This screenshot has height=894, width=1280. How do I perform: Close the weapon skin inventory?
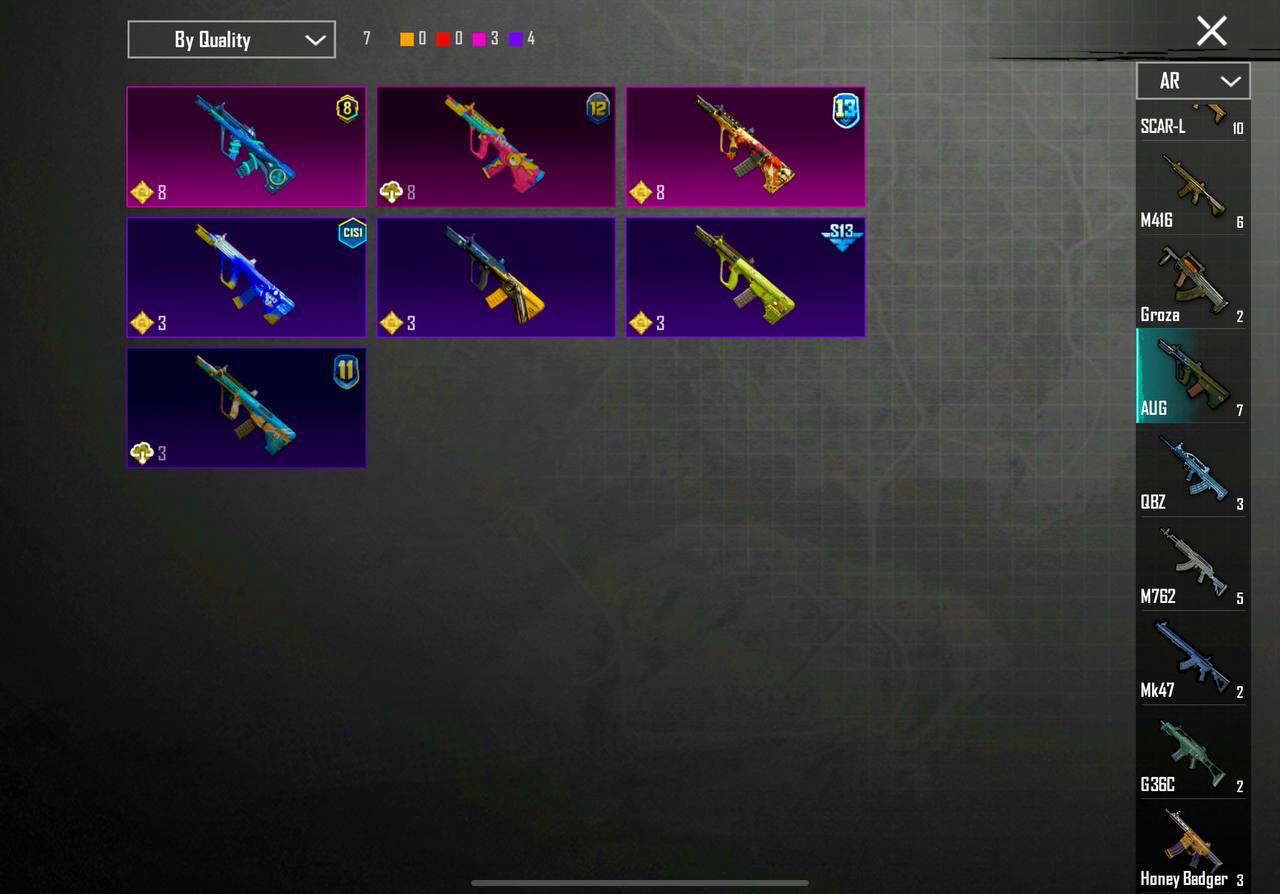1211,31
